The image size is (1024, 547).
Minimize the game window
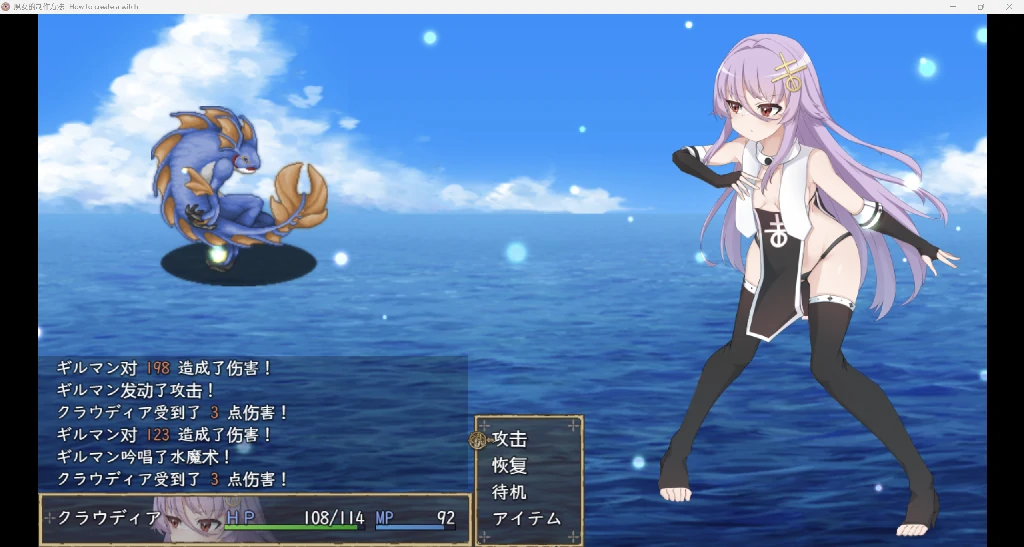click(952, 7)
